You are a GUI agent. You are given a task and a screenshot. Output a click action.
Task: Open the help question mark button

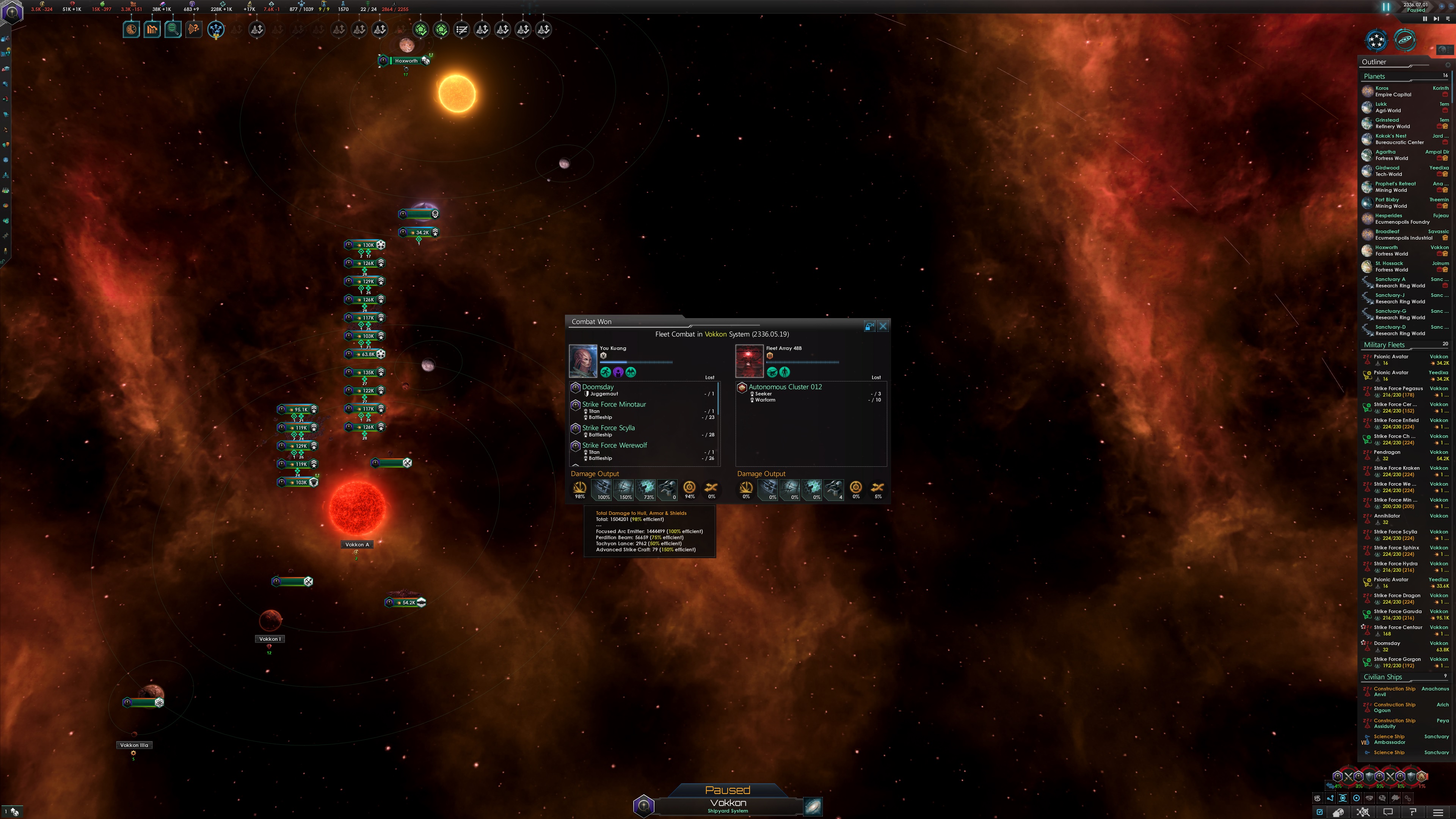point(1412,813)
